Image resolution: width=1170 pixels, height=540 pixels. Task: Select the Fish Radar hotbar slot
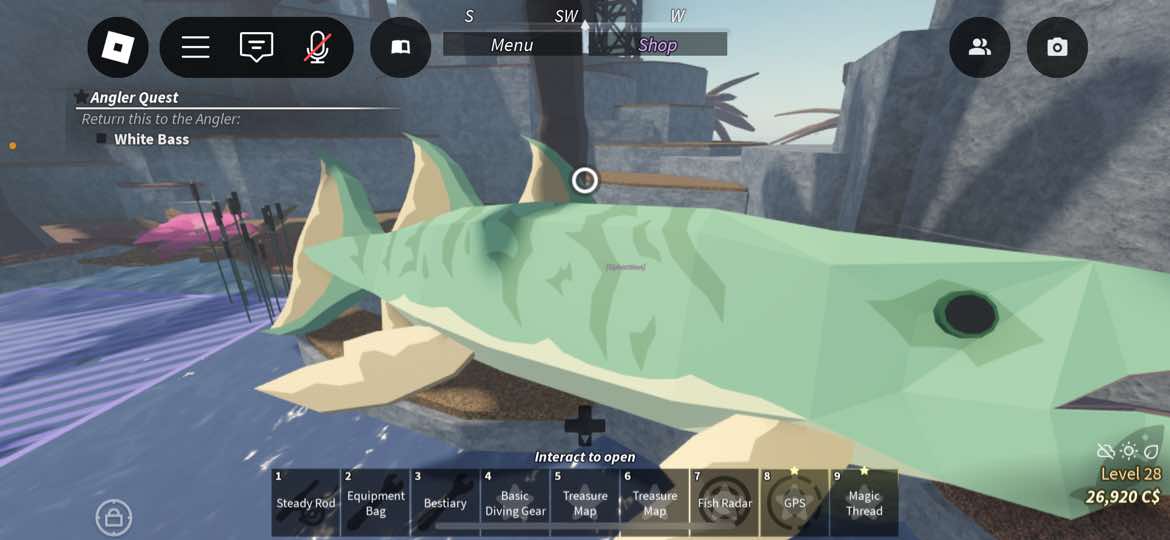click(x=725, y=502)
